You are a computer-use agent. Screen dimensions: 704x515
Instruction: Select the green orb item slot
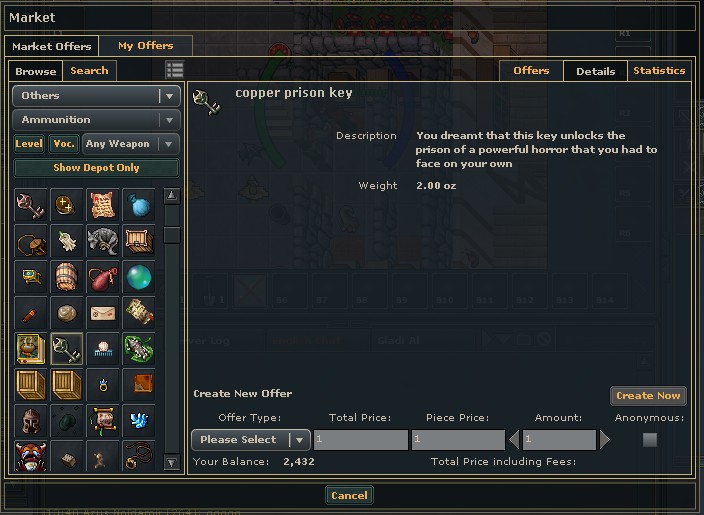[139, 277]
